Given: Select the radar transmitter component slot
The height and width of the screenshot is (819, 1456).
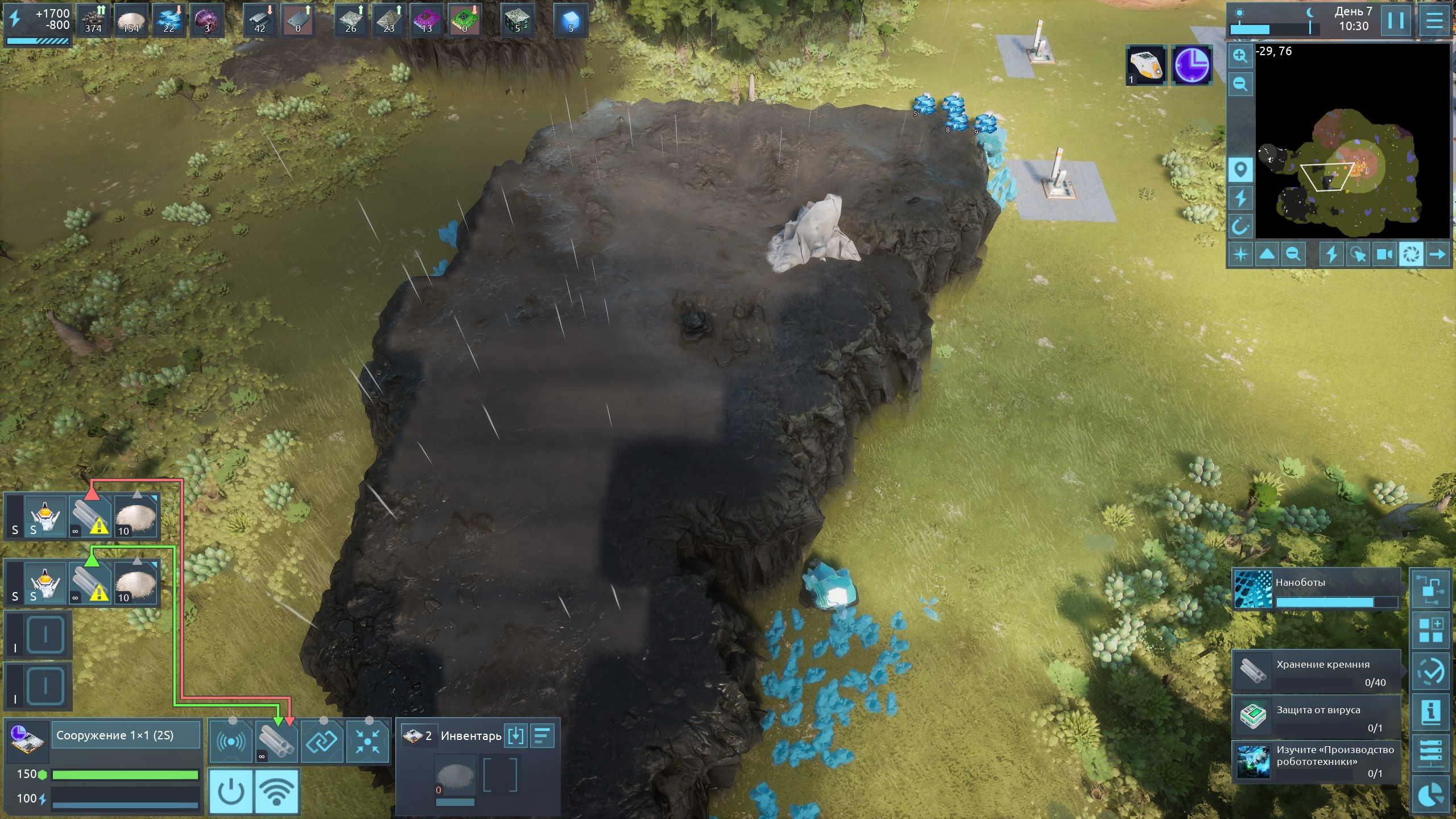Looking at the screenshot, I should (231, 741).
